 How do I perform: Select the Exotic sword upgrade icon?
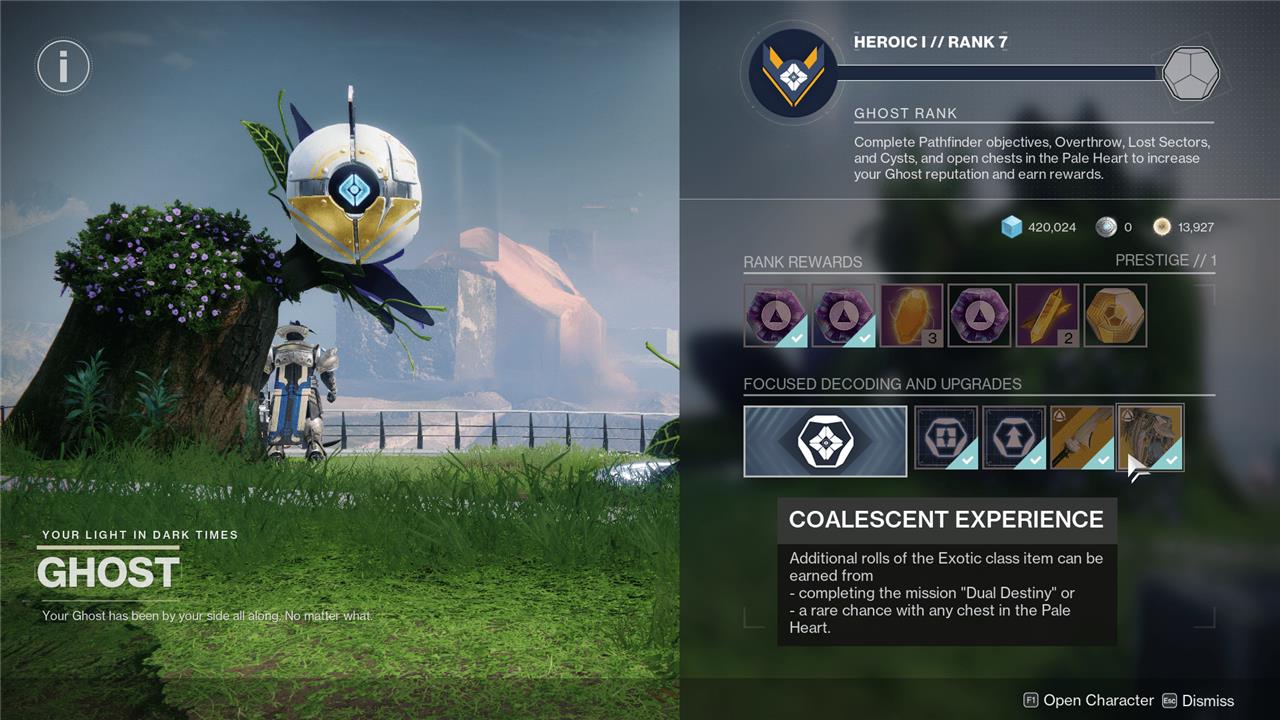click(x=1082, y=438)
